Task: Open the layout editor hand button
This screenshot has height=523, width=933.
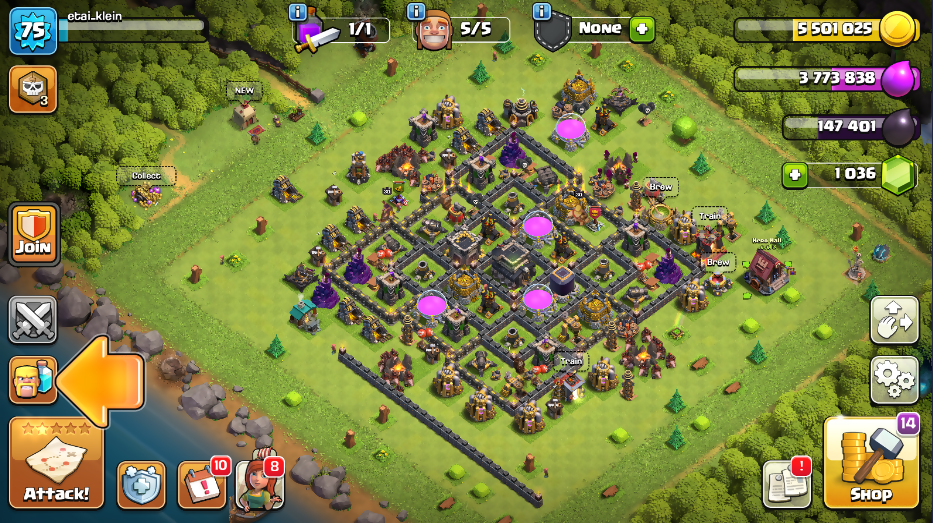Action: (x=893, y=320)
